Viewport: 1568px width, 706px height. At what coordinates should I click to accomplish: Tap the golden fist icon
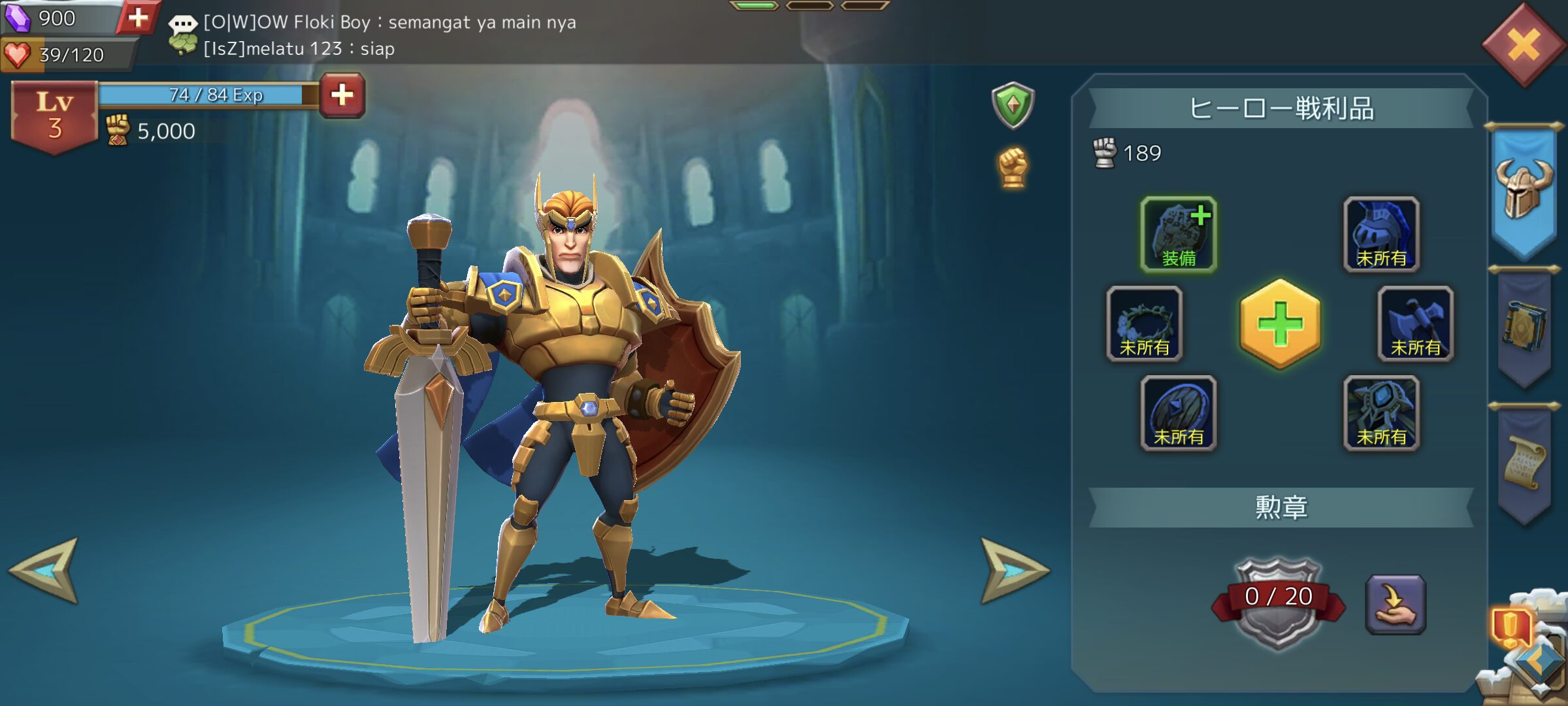(1013, 167)
